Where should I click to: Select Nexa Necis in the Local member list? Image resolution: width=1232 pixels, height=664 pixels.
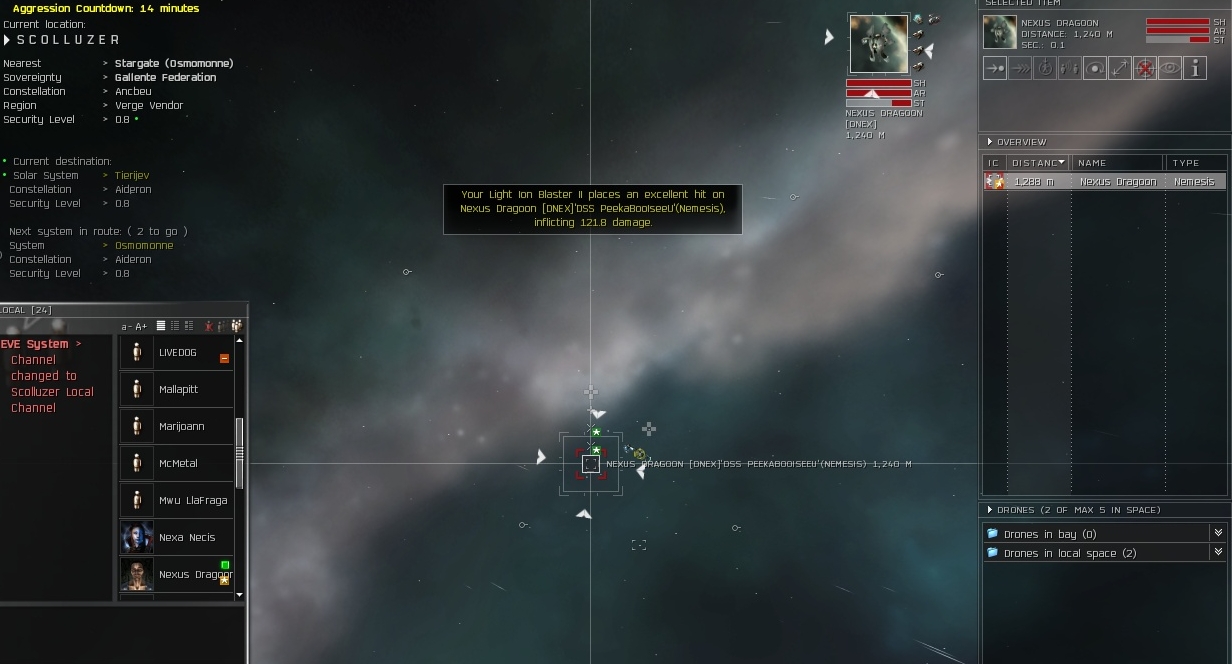[x=187, y=537]
